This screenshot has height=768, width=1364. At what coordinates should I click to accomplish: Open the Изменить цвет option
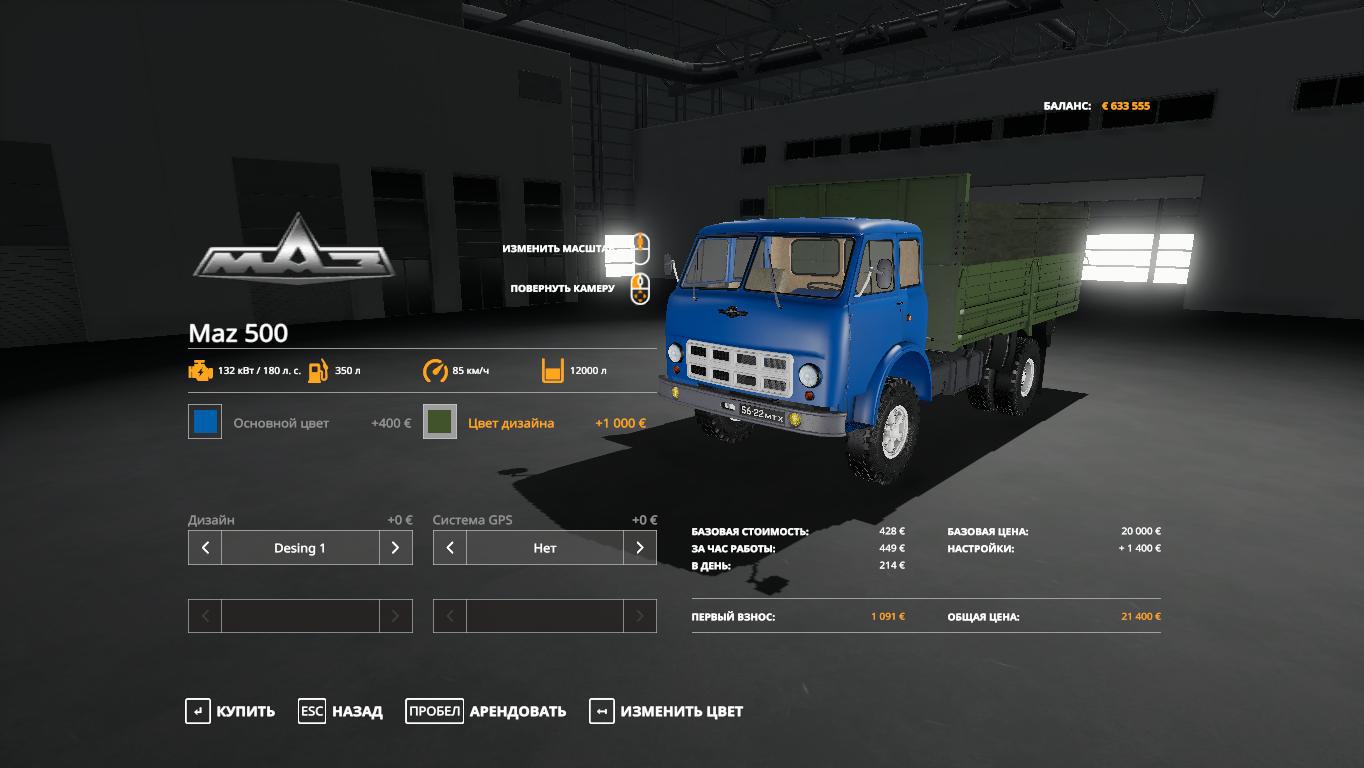pos(666,712)
